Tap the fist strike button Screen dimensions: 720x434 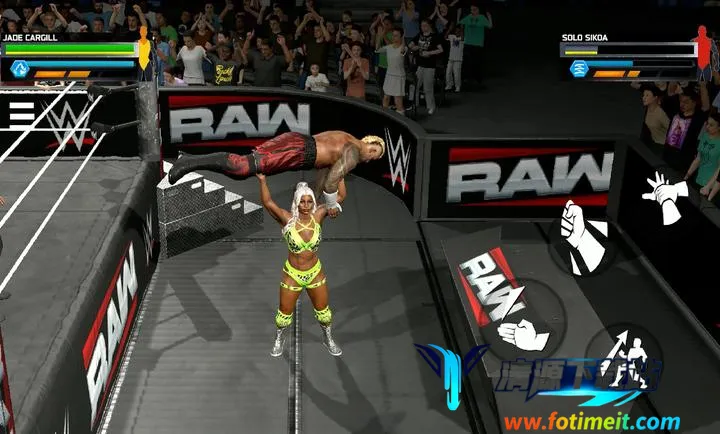pos(582,236)
